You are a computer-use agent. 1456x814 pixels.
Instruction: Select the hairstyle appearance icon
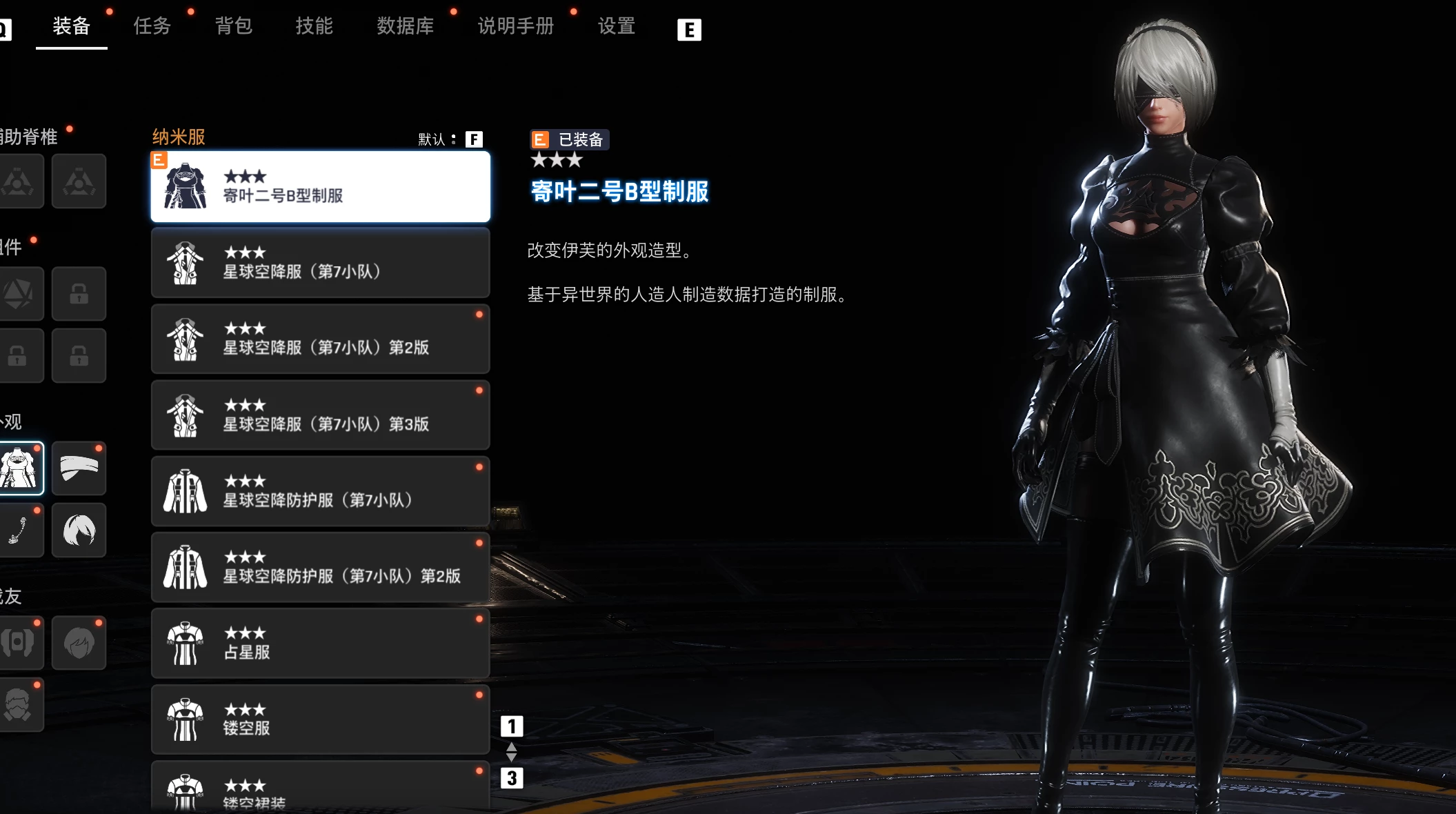coord(79,530)
